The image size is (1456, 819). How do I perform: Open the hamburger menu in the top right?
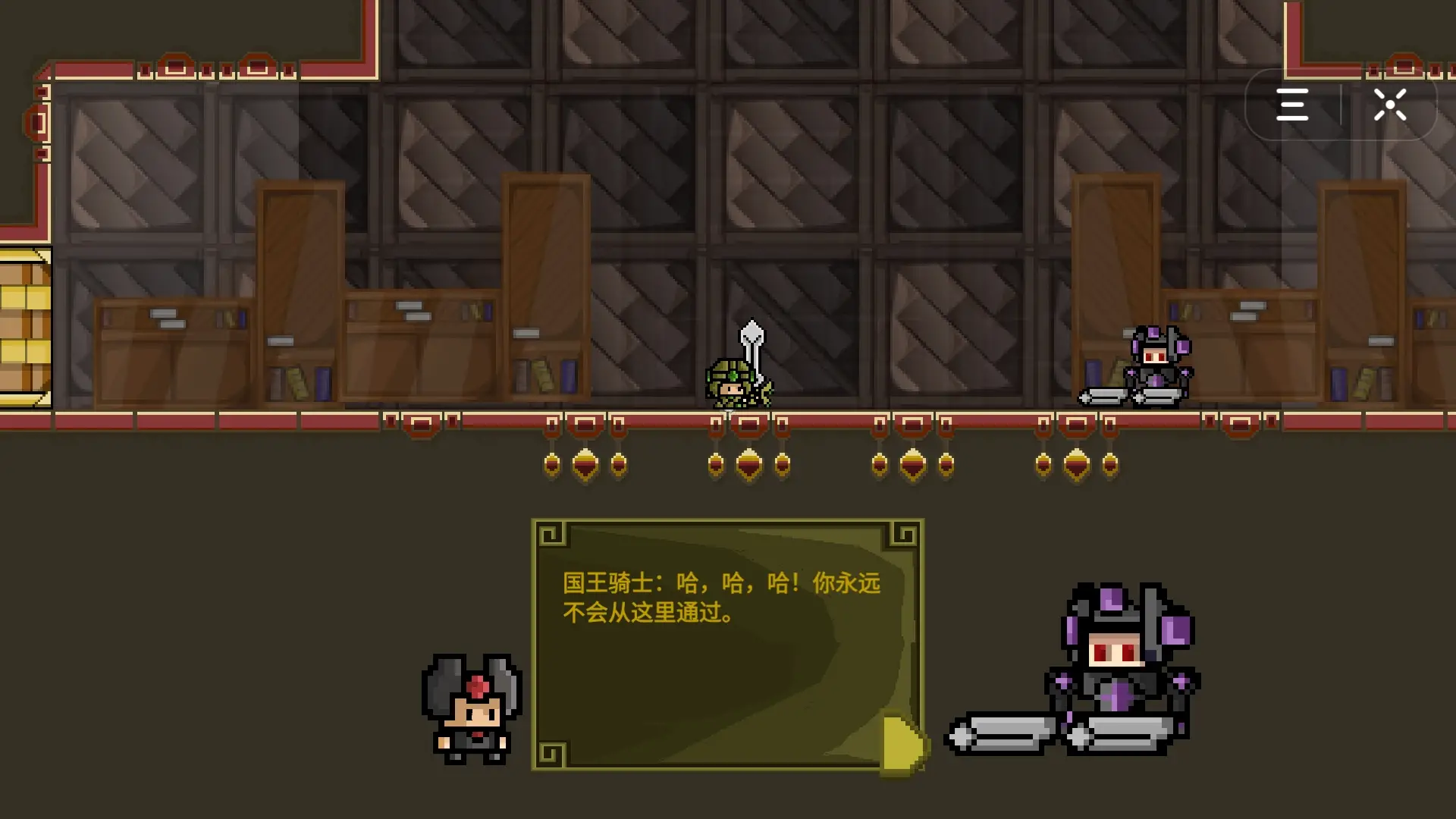click(1293, 105)
